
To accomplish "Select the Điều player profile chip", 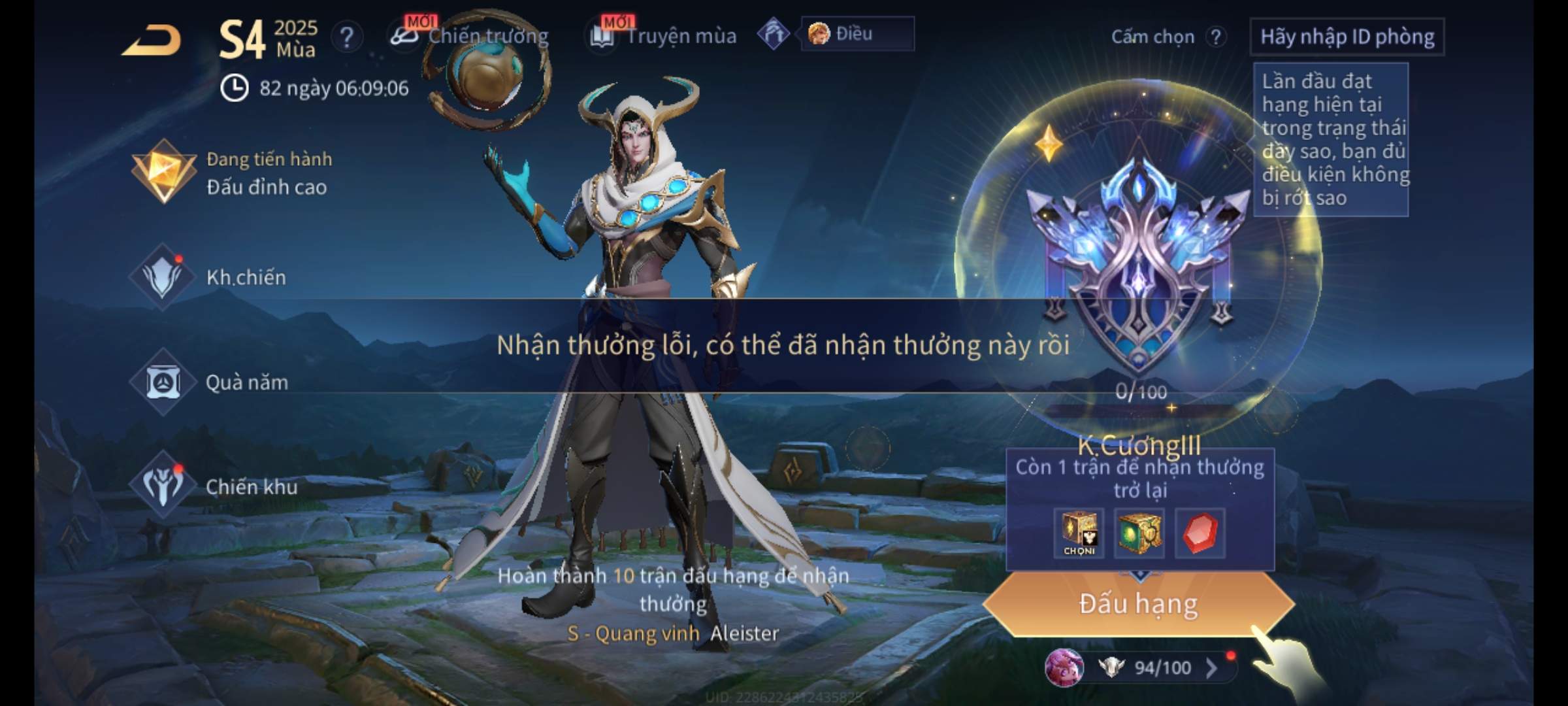I will [x=856, y=34].
